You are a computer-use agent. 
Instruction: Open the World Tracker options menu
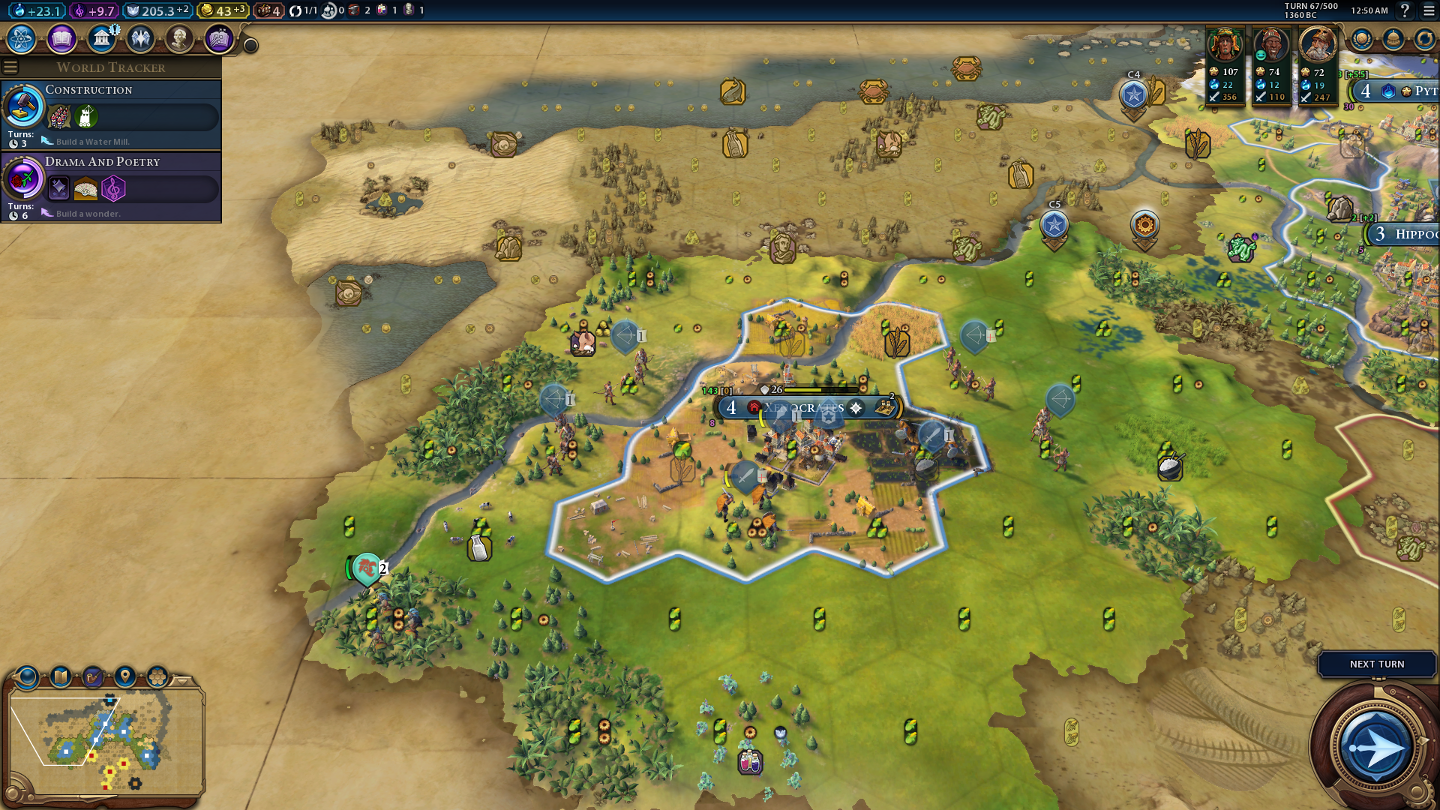9,67
